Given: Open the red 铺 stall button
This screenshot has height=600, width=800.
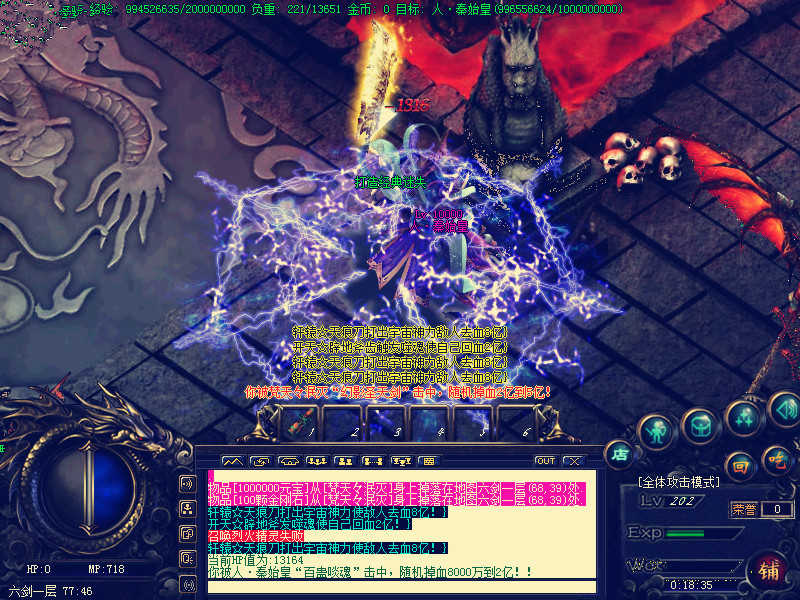Looking at the screenshot, I should pyautogui.click(x=769, y=571).
